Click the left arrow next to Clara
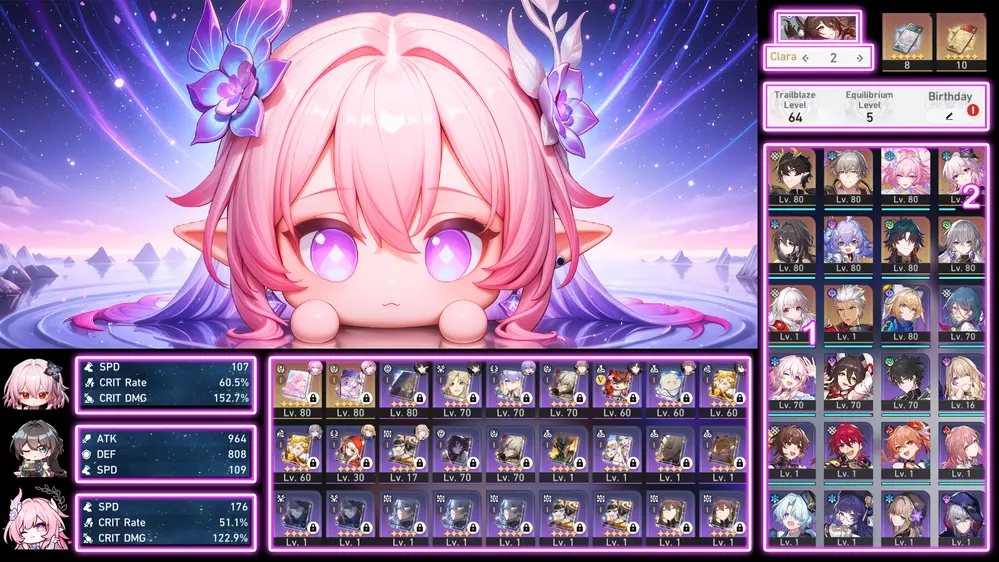 coord(806,58)
